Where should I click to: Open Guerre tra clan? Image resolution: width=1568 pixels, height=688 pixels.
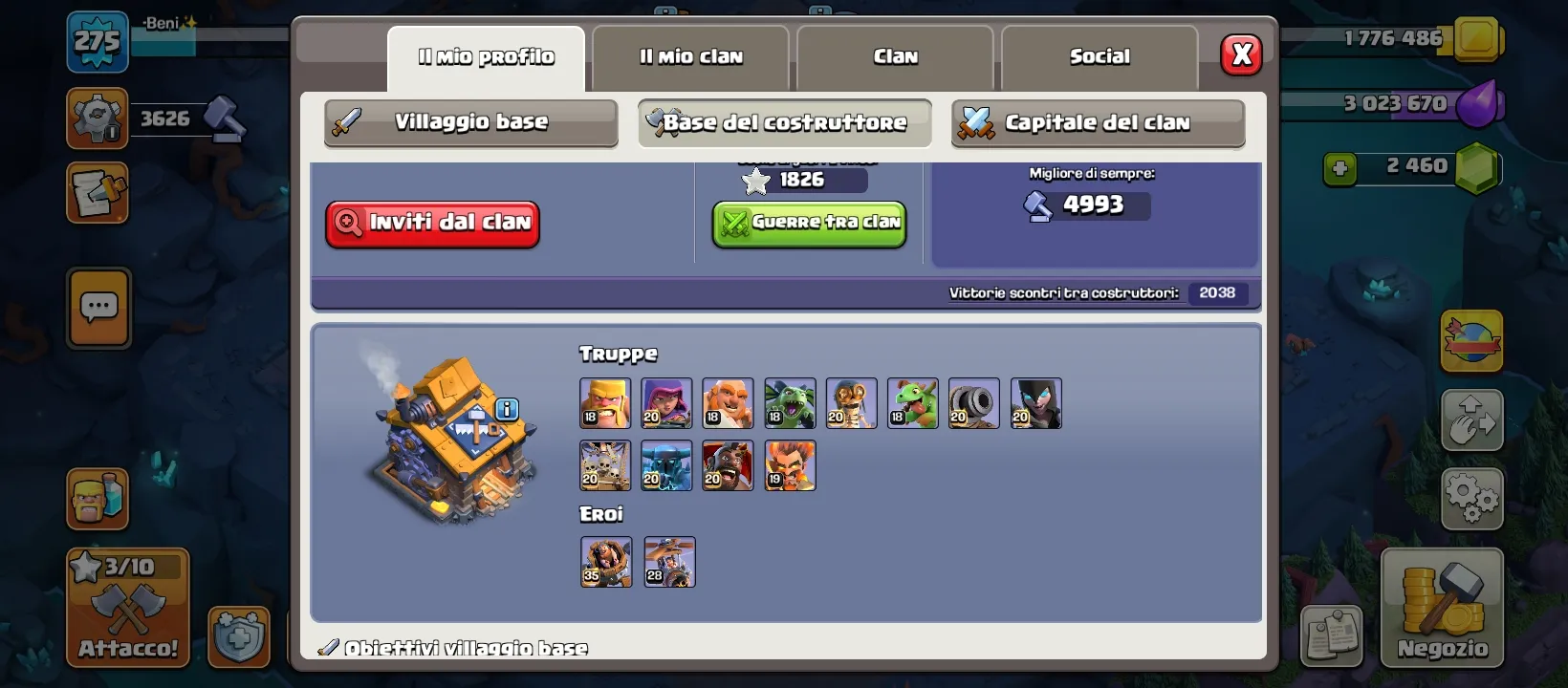(808, 224)
